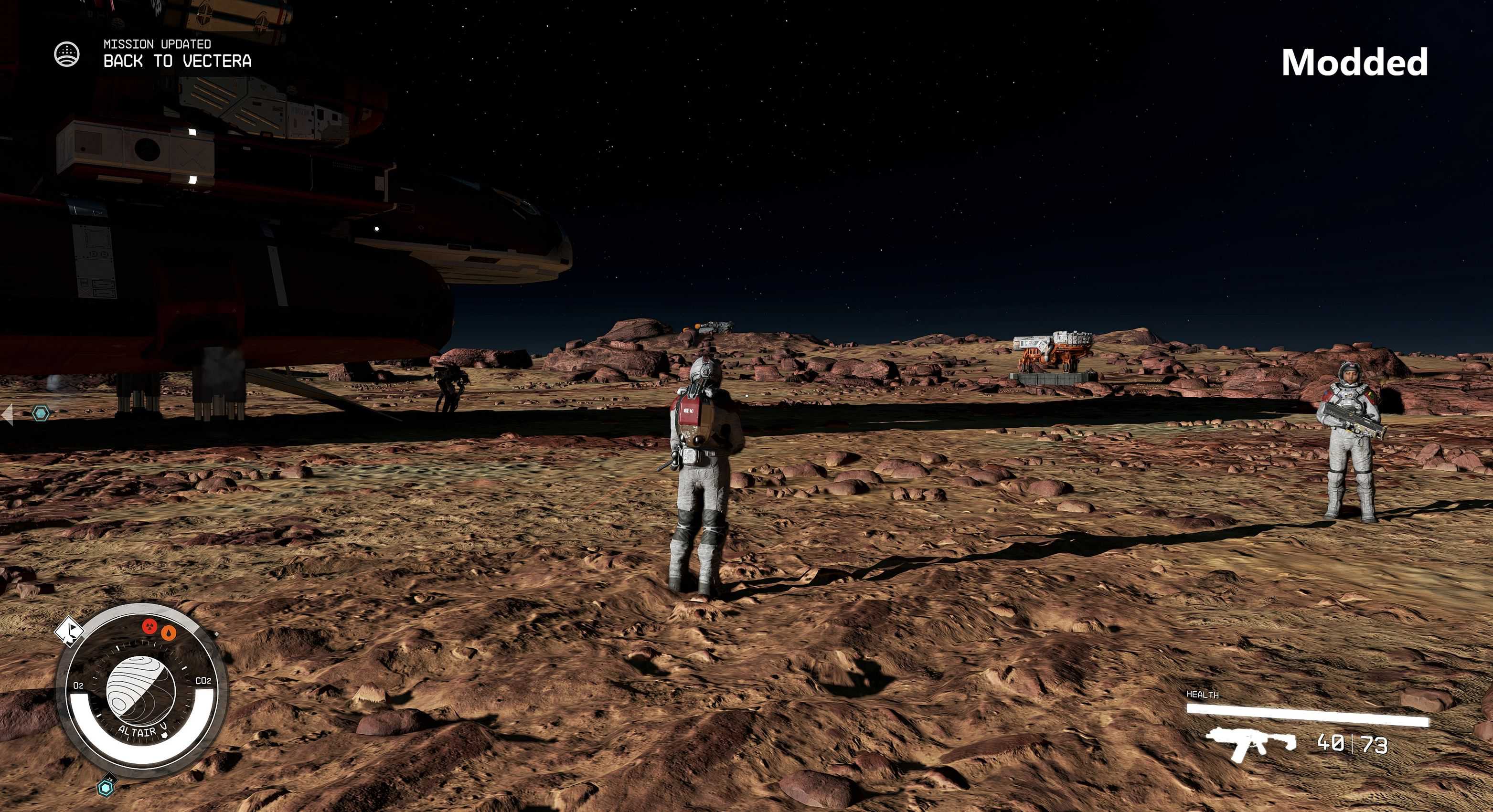Click the Constellation emblem beside the mission update
This screenshot has width=1493, height=812.
(67, 54)
